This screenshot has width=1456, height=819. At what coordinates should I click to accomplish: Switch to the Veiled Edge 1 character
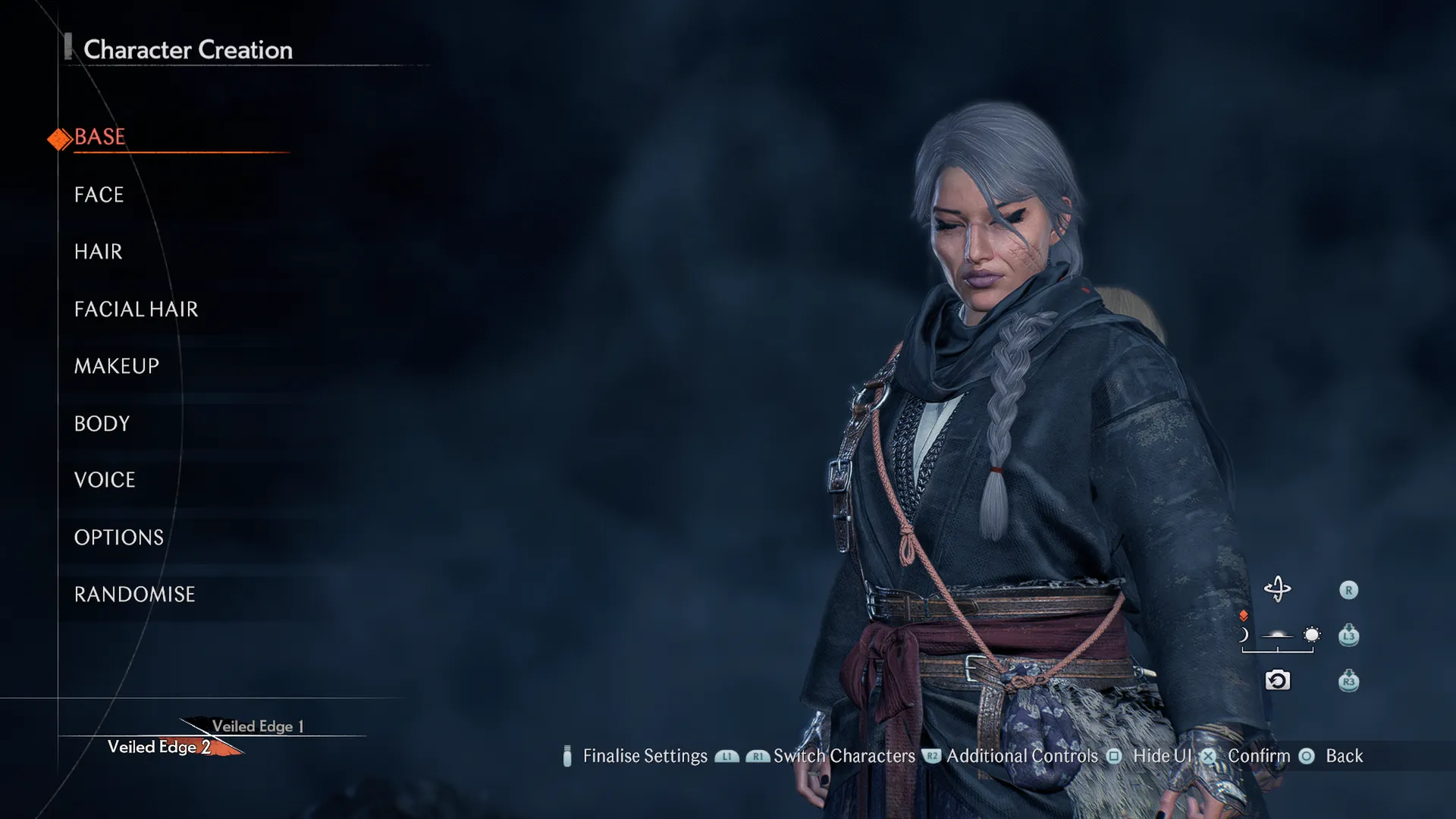258,726
